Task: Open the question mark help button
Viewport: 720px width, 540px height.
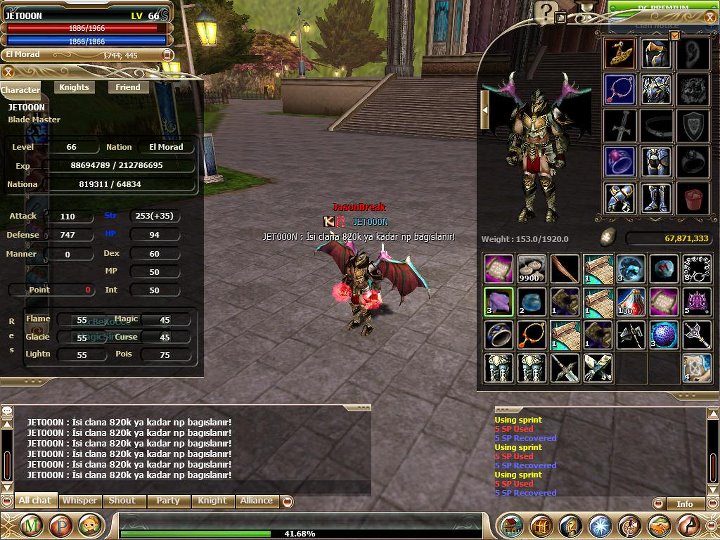Action: tap(545, 11)
